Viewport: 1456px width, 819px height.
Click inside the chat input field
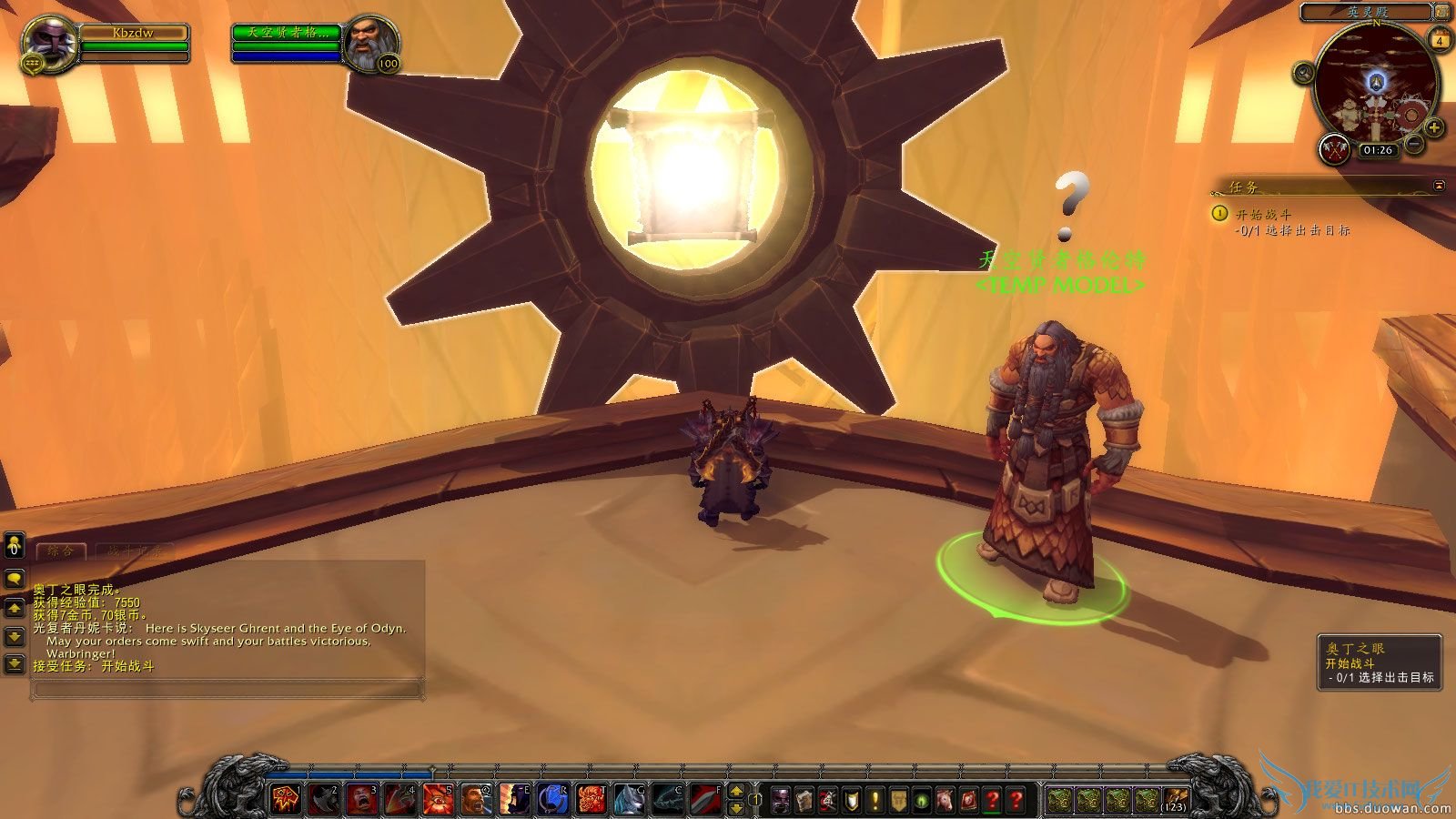coord(227,688)
